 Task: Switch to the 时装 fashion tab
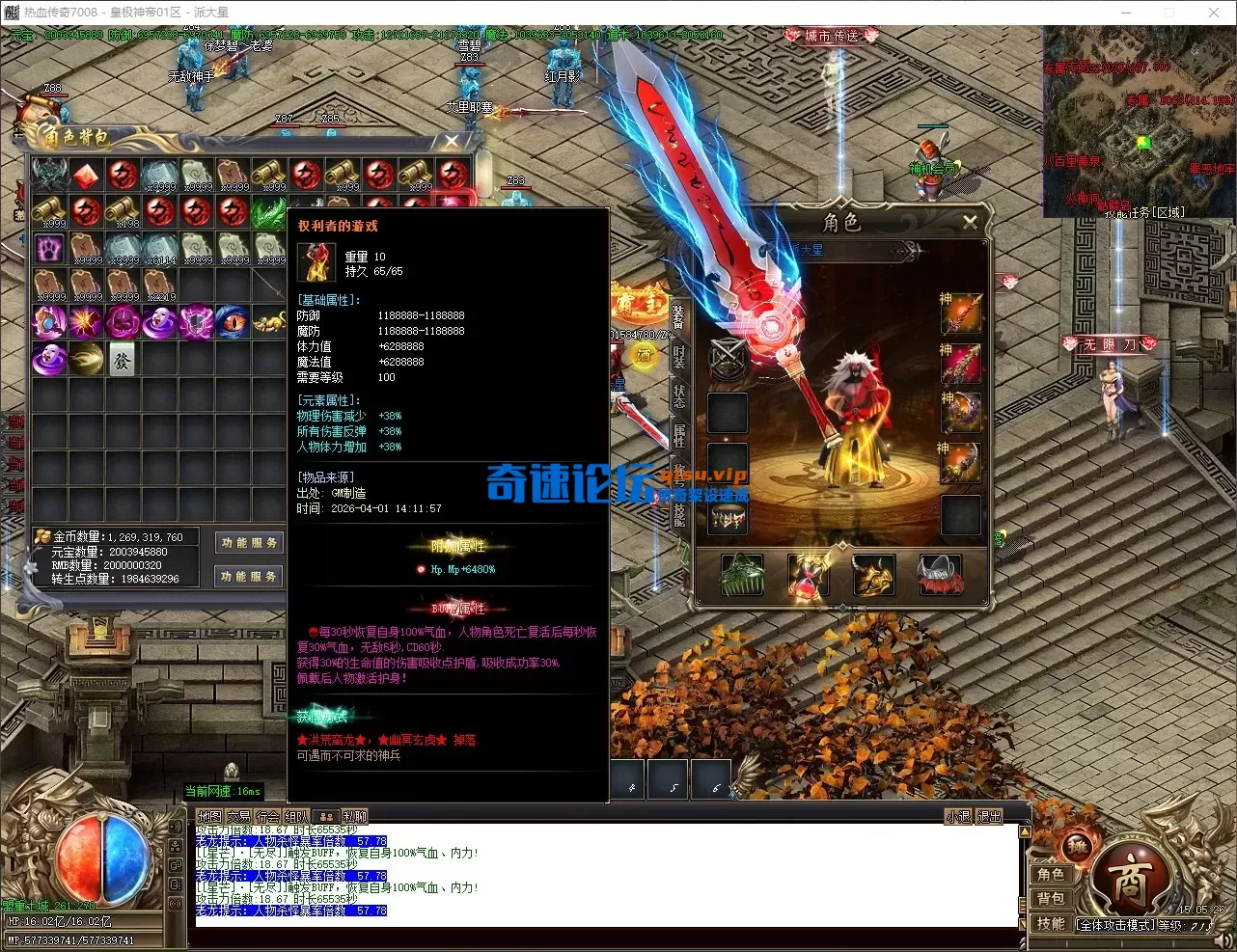[678, 356]
